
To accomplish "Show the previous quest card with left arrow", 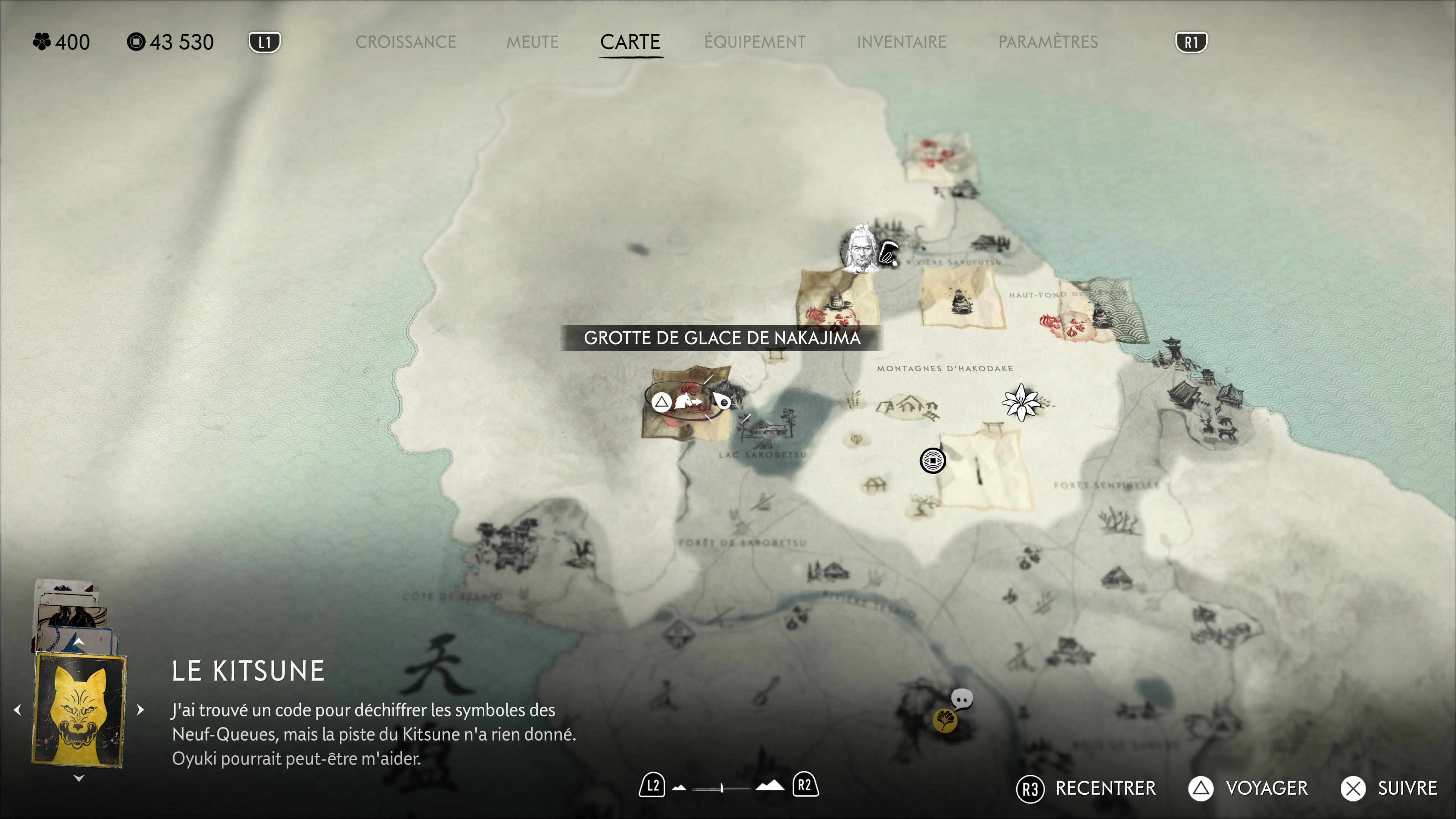I will tap(17, 709).
